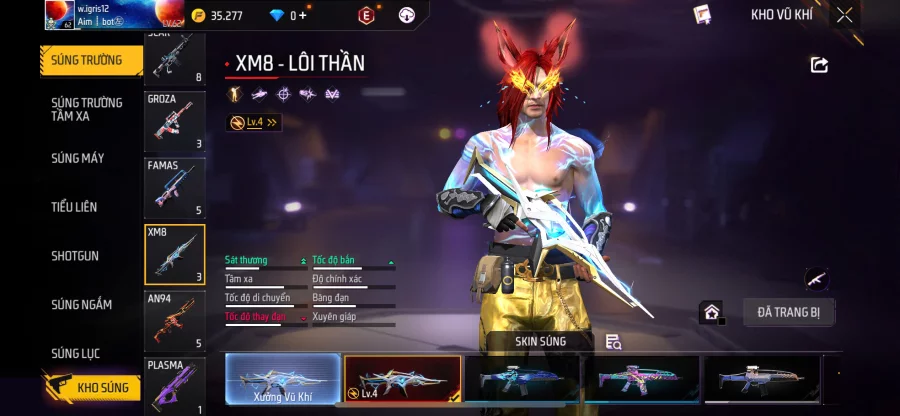The width and height of the screenshot is (900, 416).
Task: Open the SÚNG NGẮM category
Action: pos(82,305)
